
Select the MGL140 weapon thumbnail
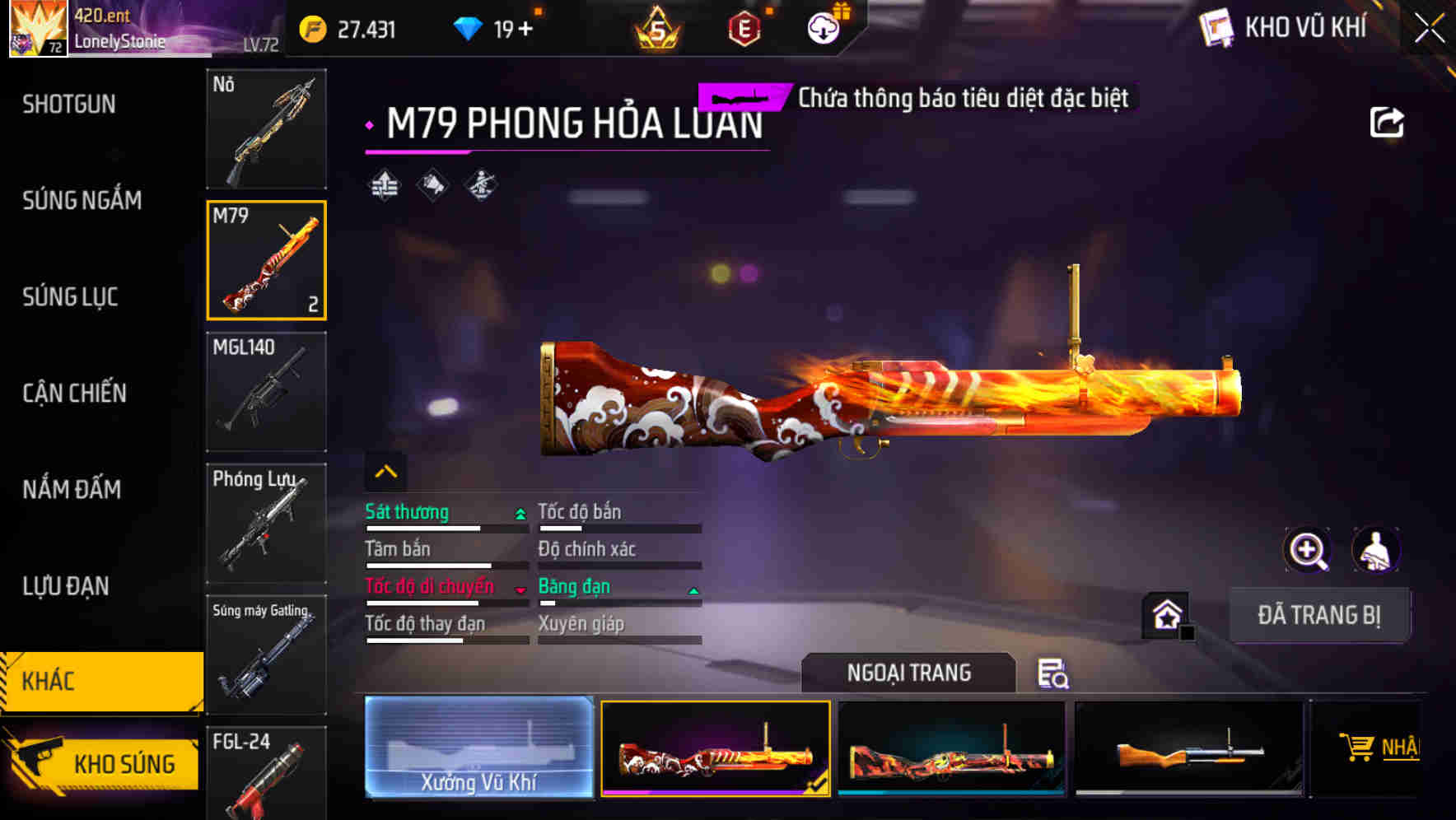[267, 393]
